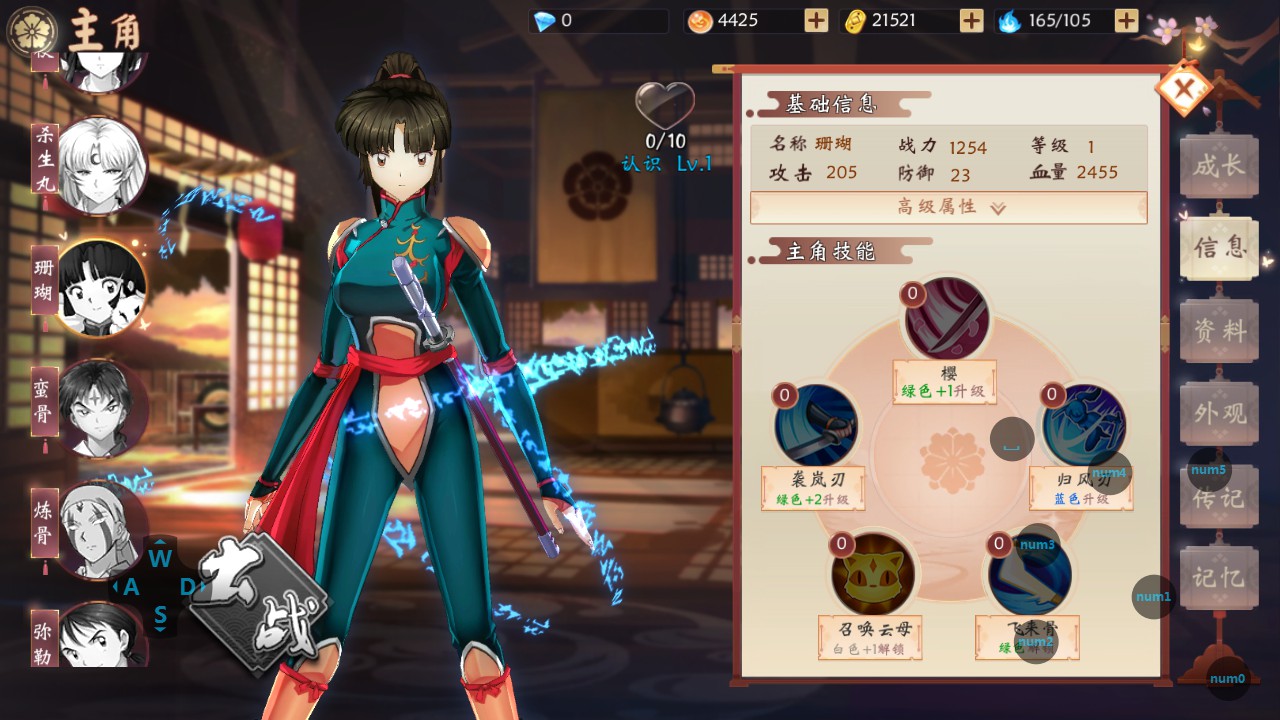Open the 信息 tab
Screen dimensions: 1280x720
tap(1218, 248)
